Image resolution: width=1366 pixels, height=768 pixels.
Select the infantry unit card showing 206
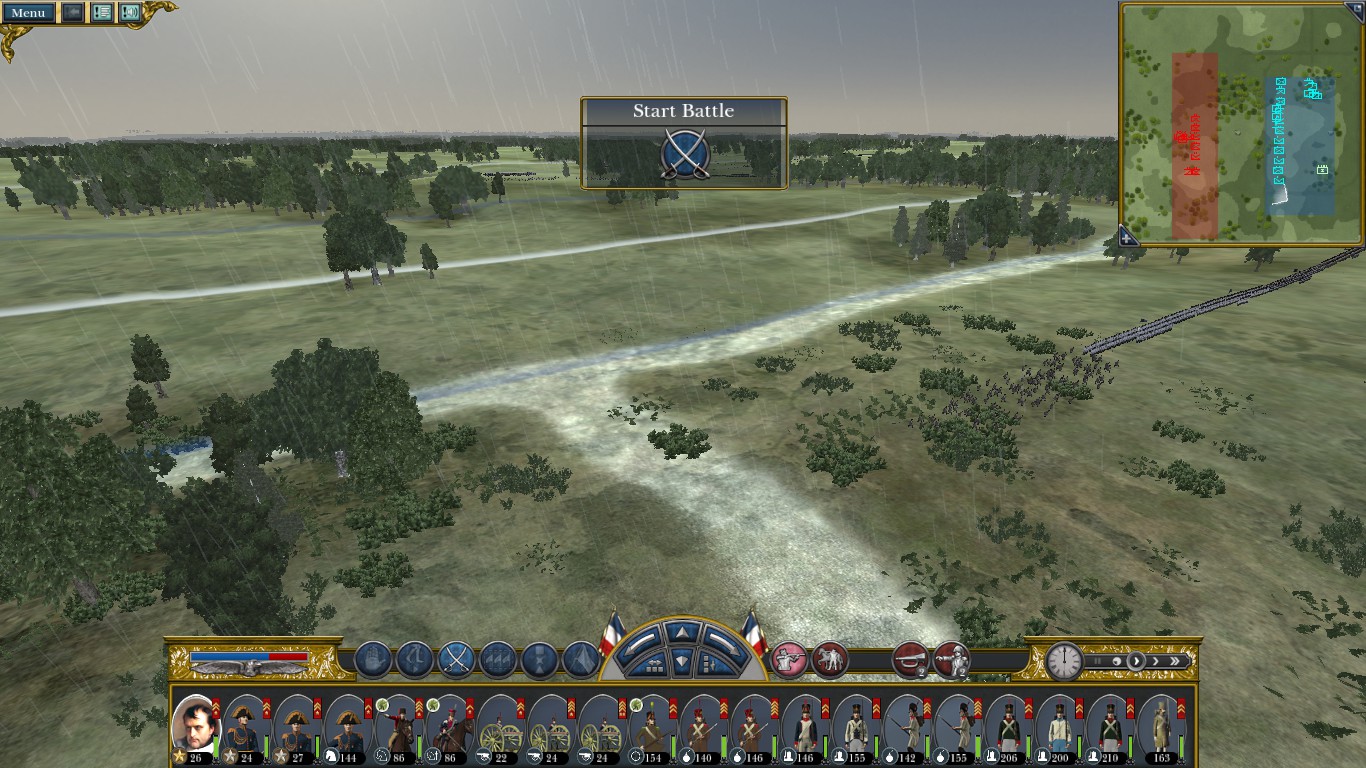click(x=1008, y=726)
